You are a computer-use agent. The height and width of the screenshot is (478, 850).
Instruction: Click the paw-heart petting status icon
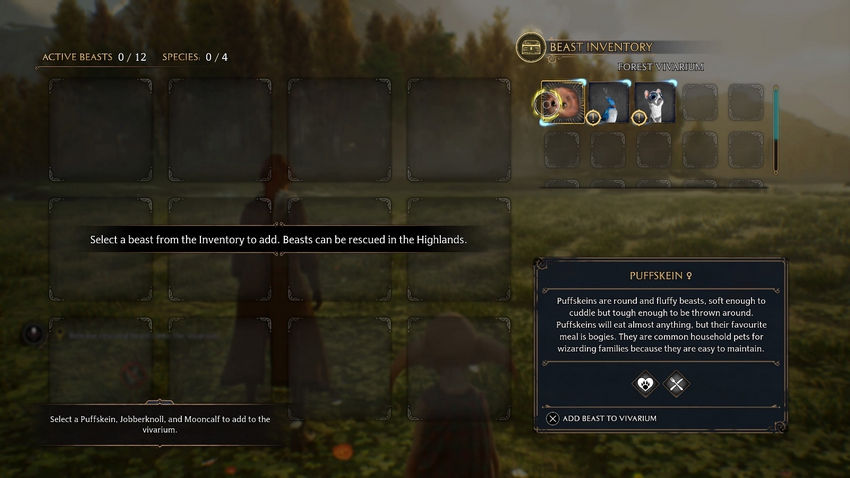click(643, 383)
